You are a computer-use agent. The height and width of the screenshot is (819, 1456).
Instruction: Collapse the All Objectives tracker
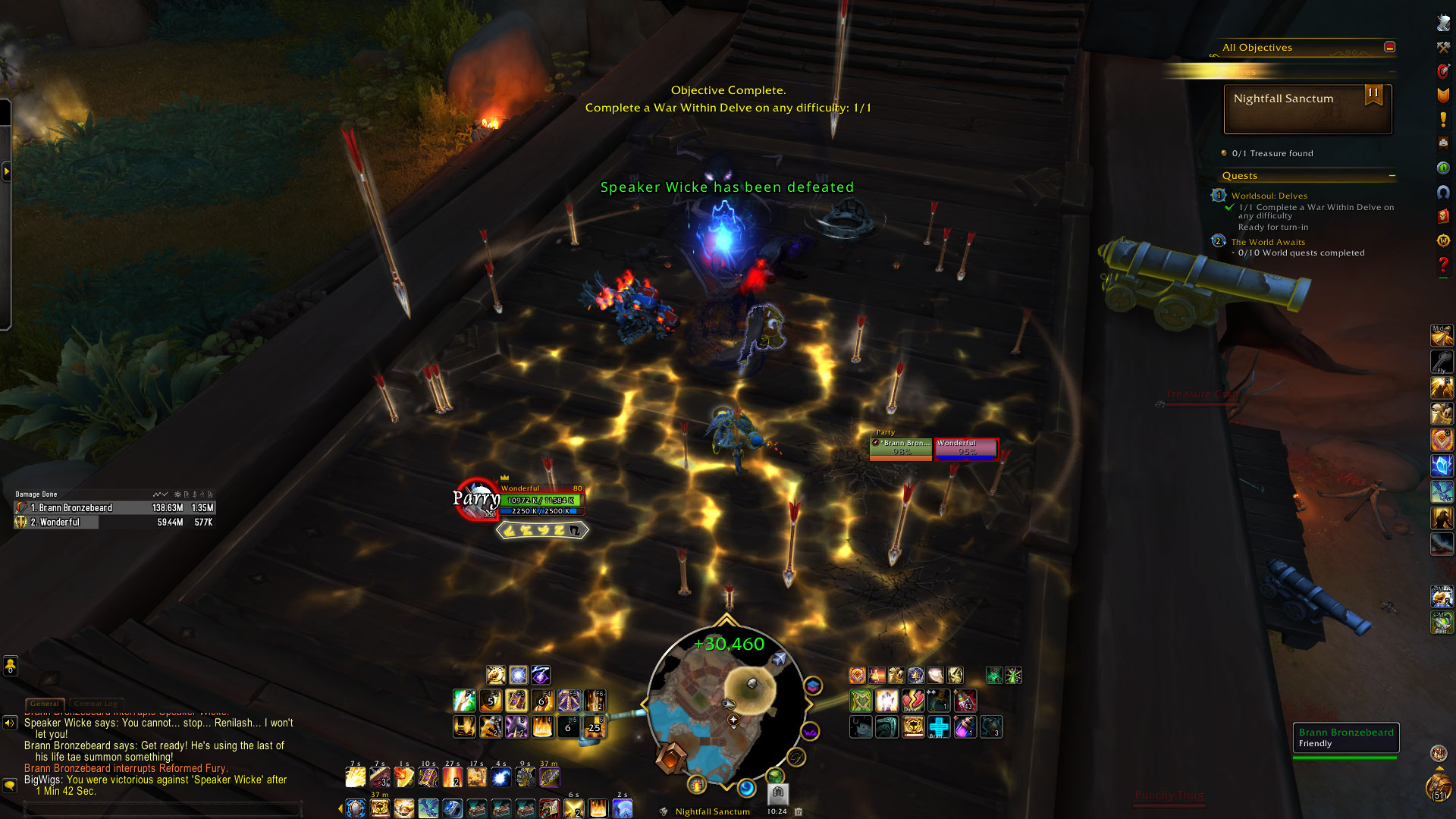tap(1389, 47)
